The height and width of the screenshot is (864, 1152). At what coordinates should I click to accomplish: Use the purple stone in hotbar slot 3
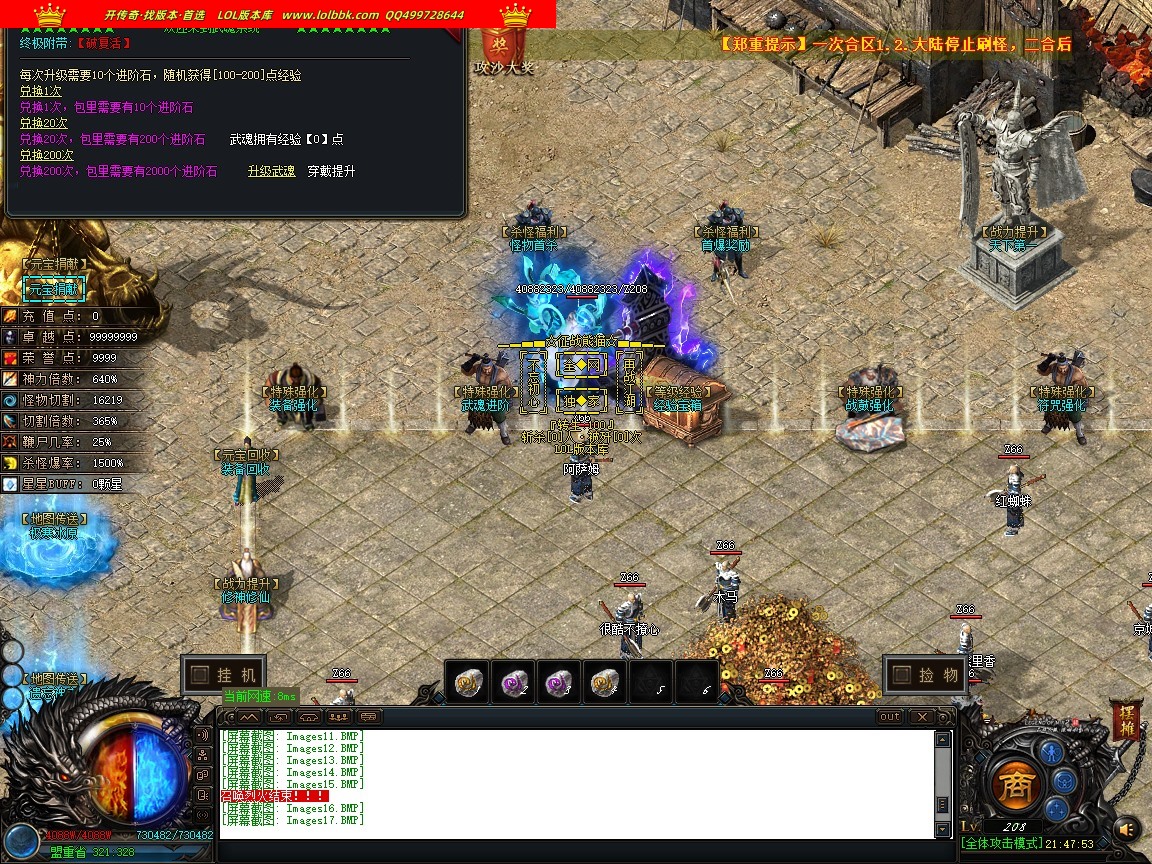559,681
